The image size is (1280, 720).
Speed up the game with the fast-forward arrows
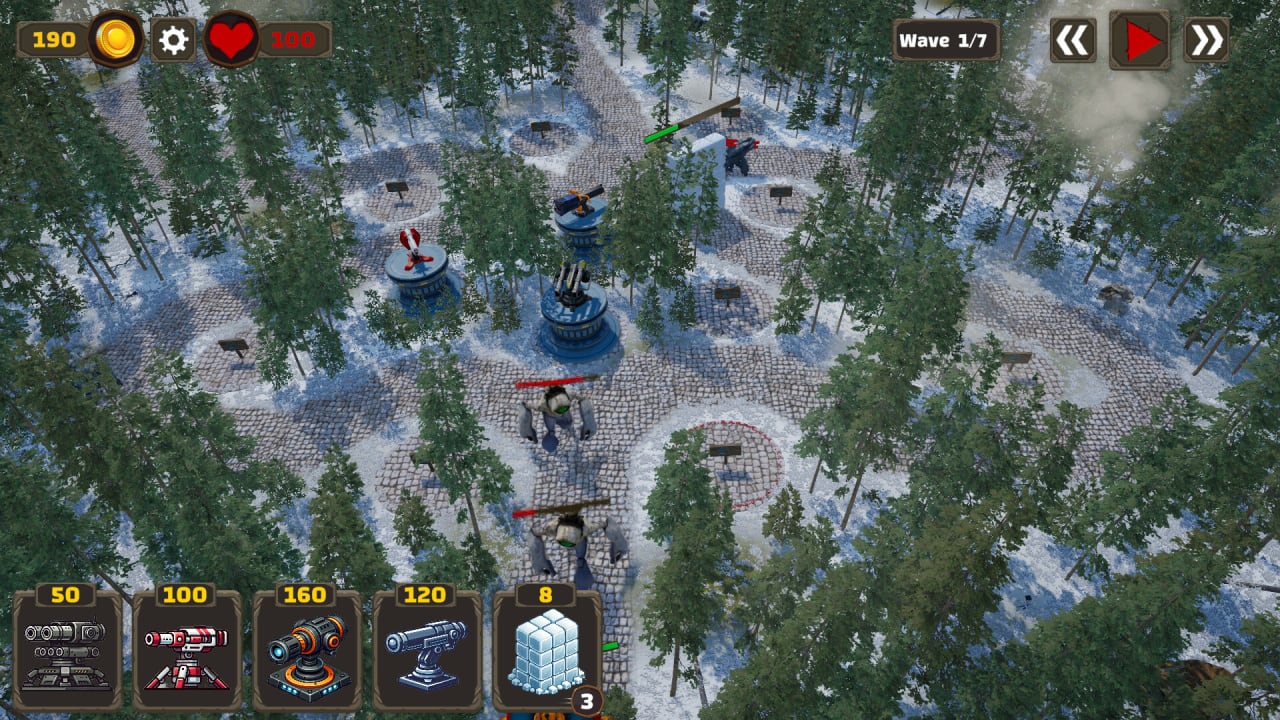[1206, 40]
